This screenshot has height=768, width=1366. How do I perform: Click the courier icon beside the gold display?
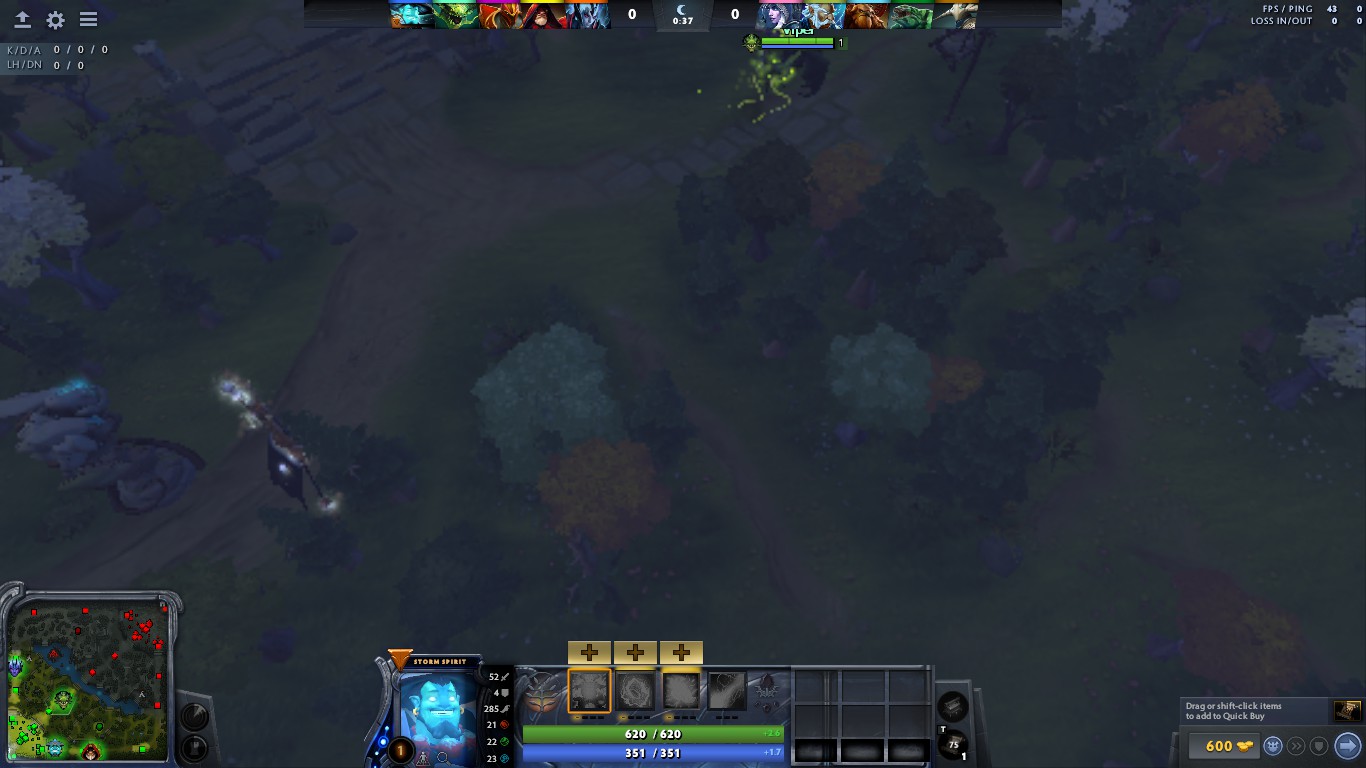click(x=1272, y=745)
